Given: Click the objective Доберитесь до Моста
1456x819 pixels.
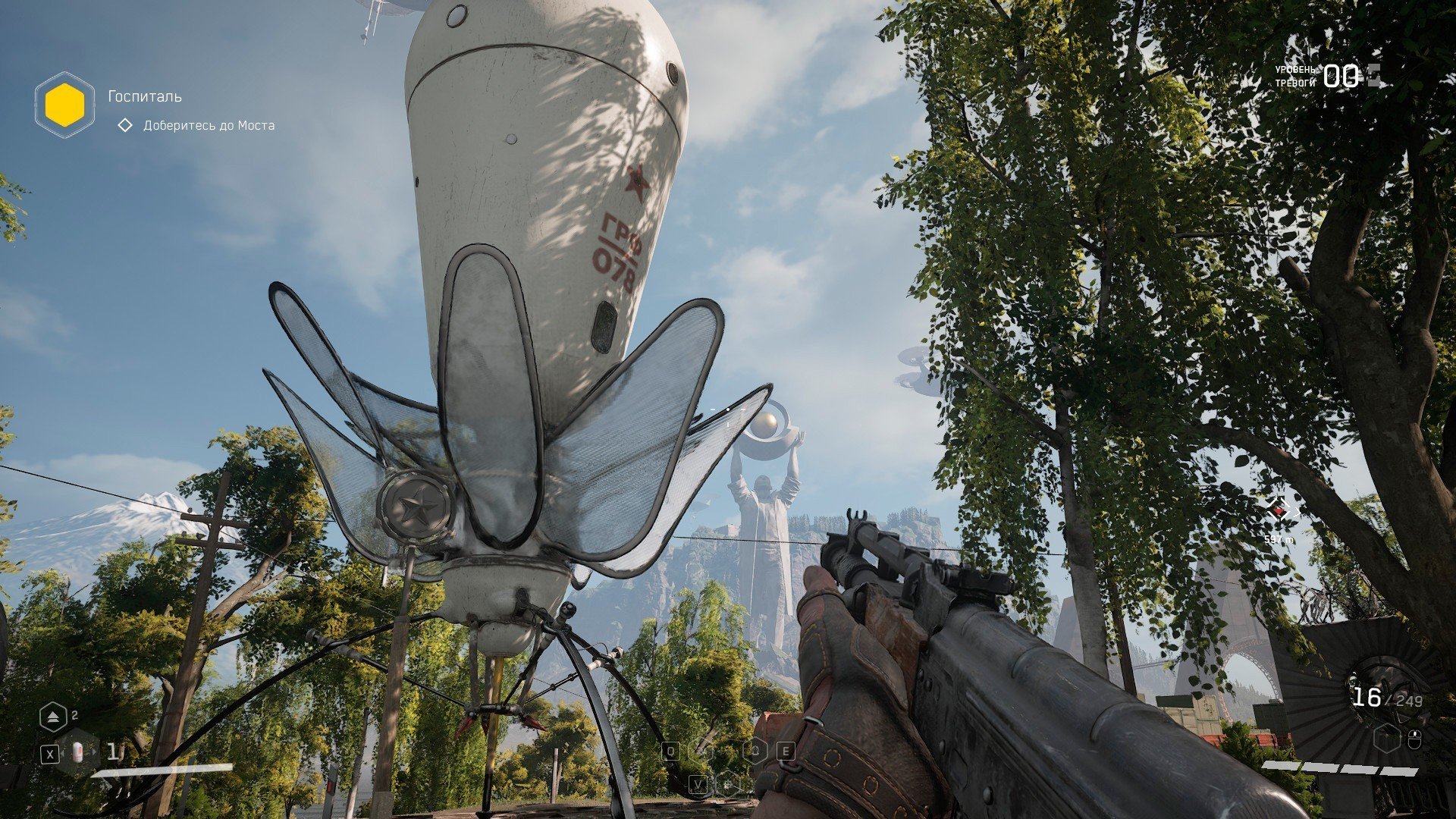Looking at the screenshot, I should 209,125.
